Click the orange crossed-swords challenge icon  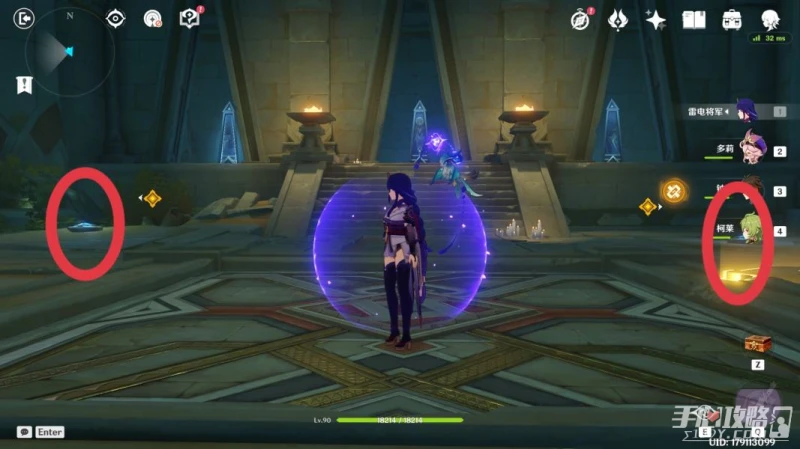[x=674, y=188]
